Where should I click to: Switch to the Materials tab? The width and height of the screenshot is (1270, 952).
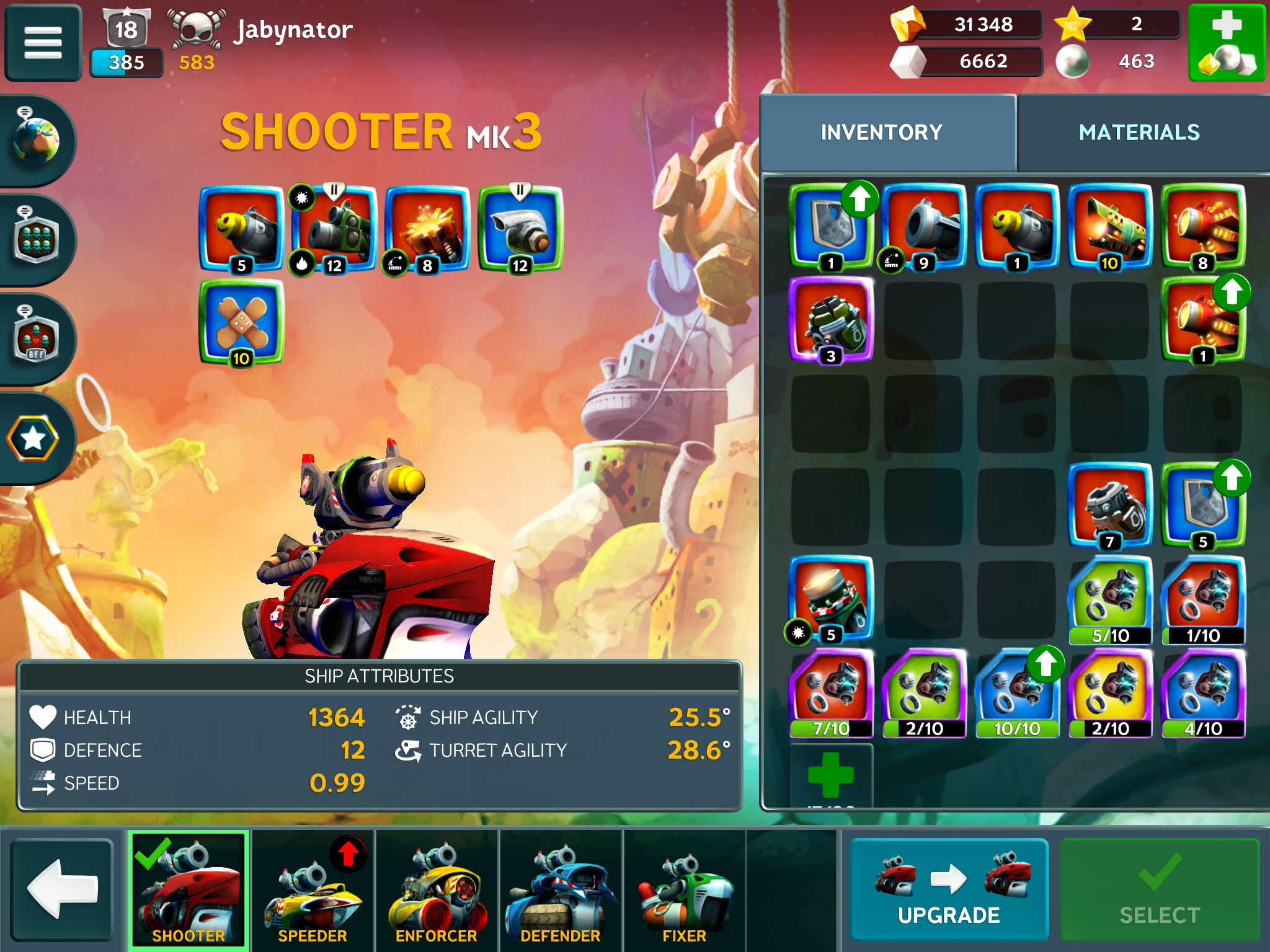click(x=1139, y=133)
